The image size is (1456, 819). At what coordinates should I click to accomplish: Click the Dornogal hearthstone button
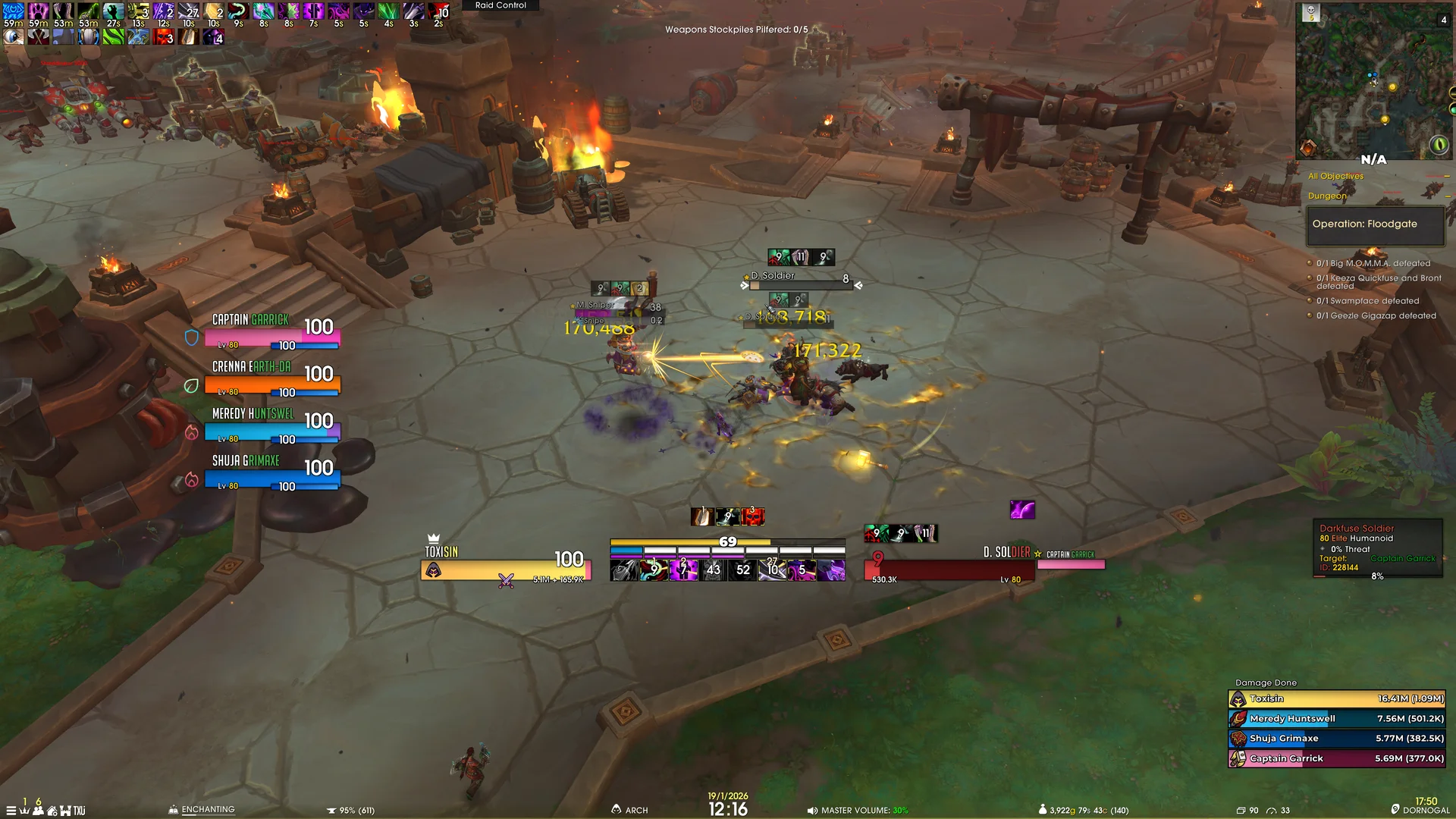click(x=1420, y=810)
